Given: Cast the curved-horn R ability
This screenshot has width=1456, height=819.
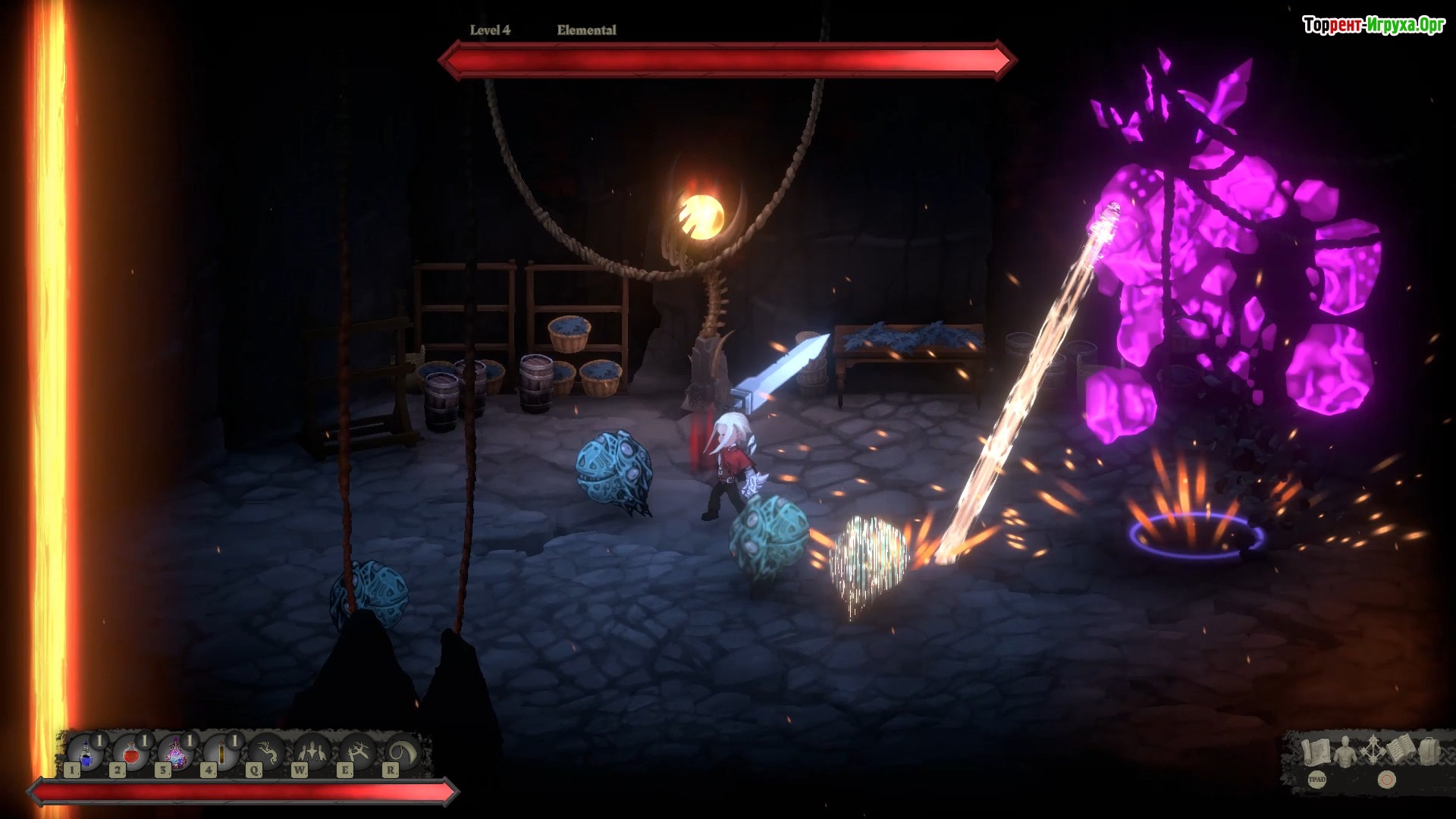Looking at the screenshot, I should click(x=403, y=754).
